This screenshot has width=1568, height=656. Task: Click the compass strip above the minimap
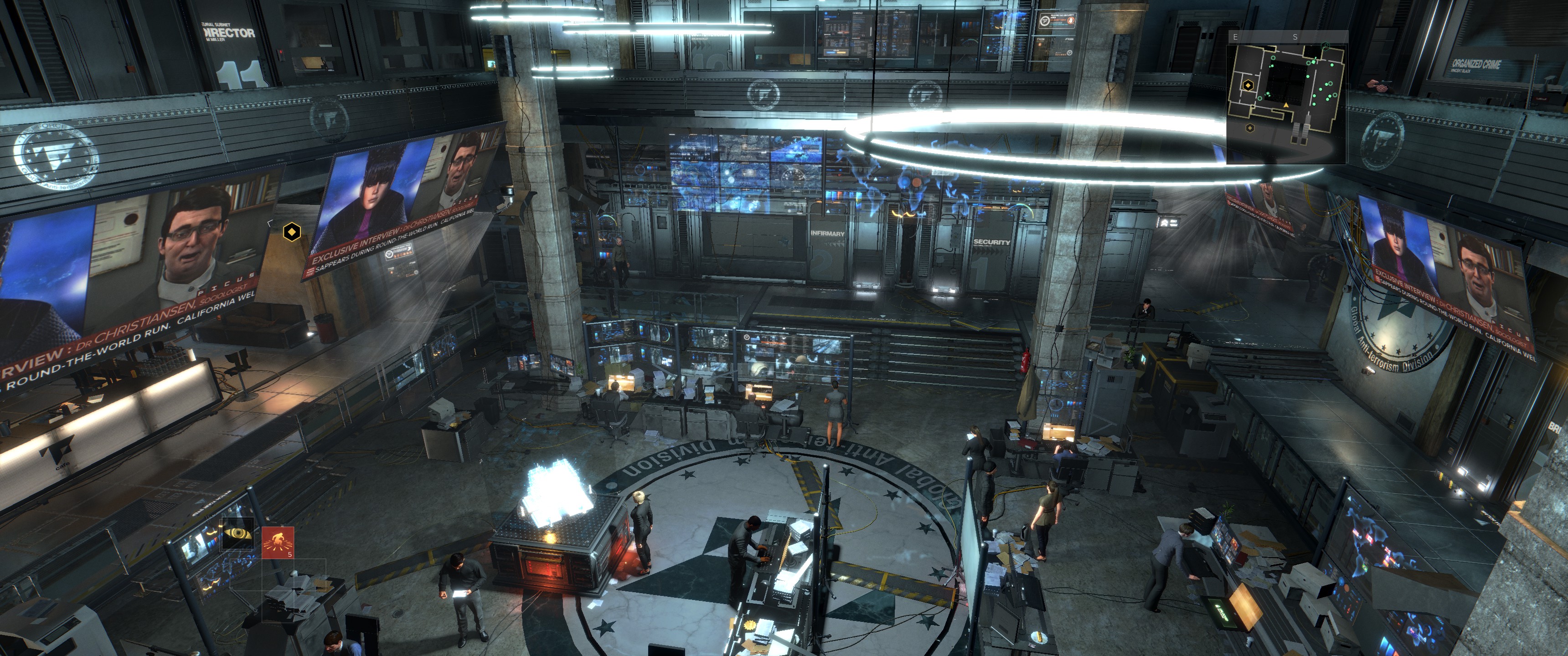(1287, 36)
